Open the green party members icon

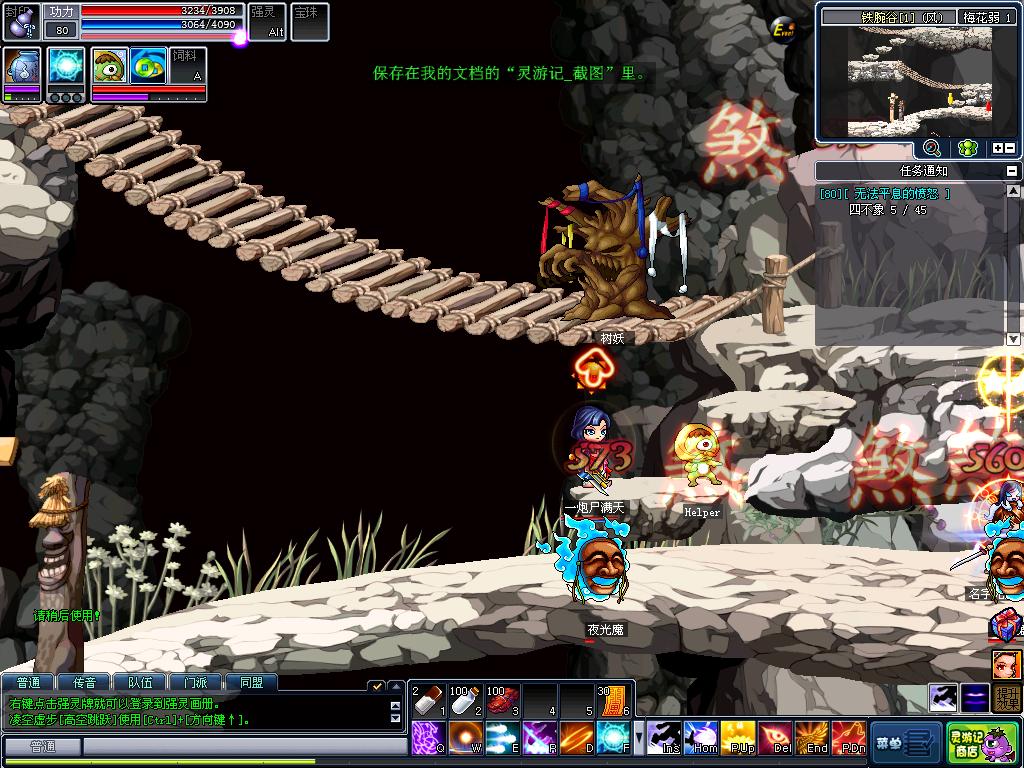click(966, 148)
